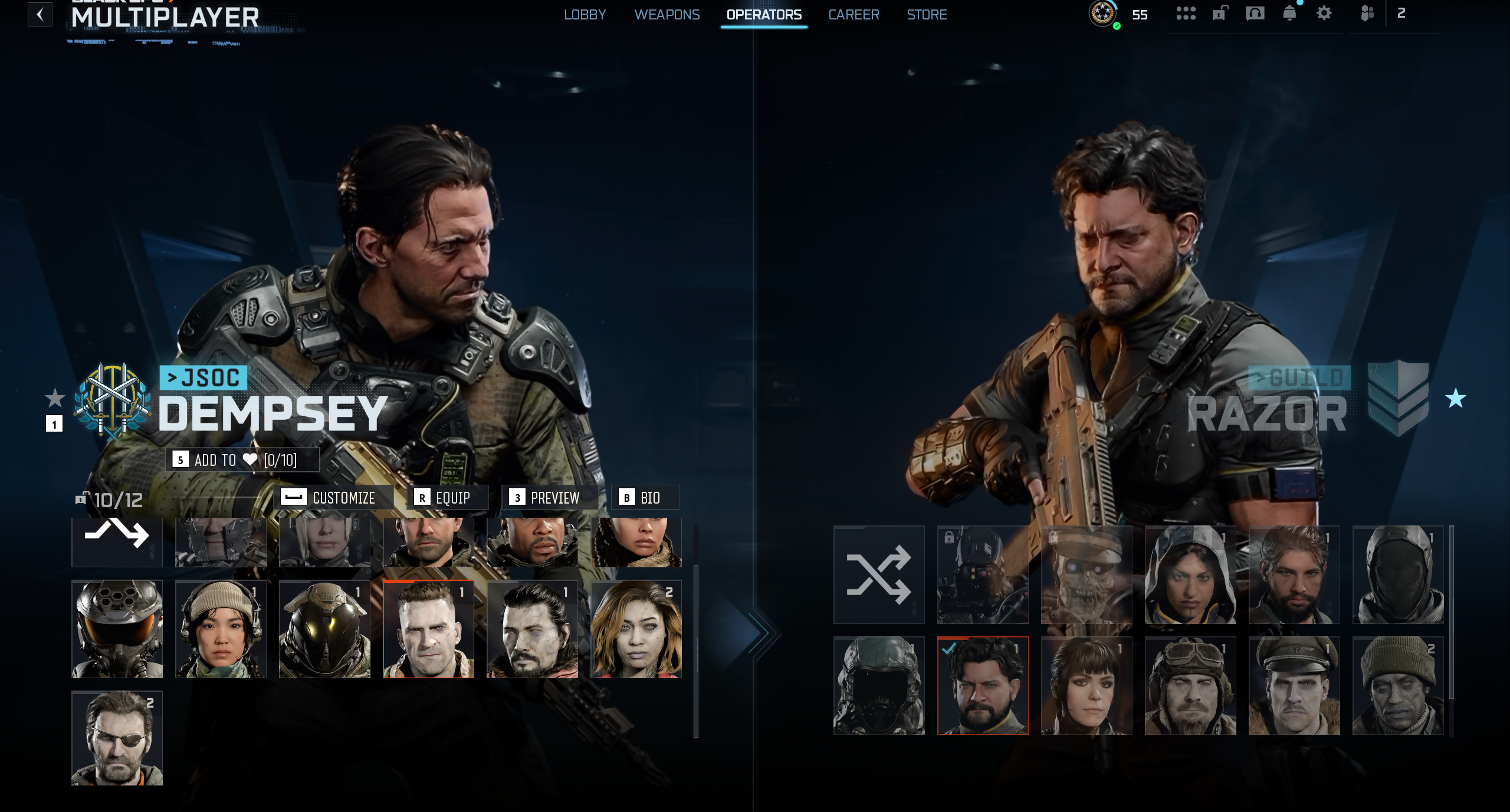Preview the Dempsey operator
Screen dimensions: 1510x812
coord(549,498)
